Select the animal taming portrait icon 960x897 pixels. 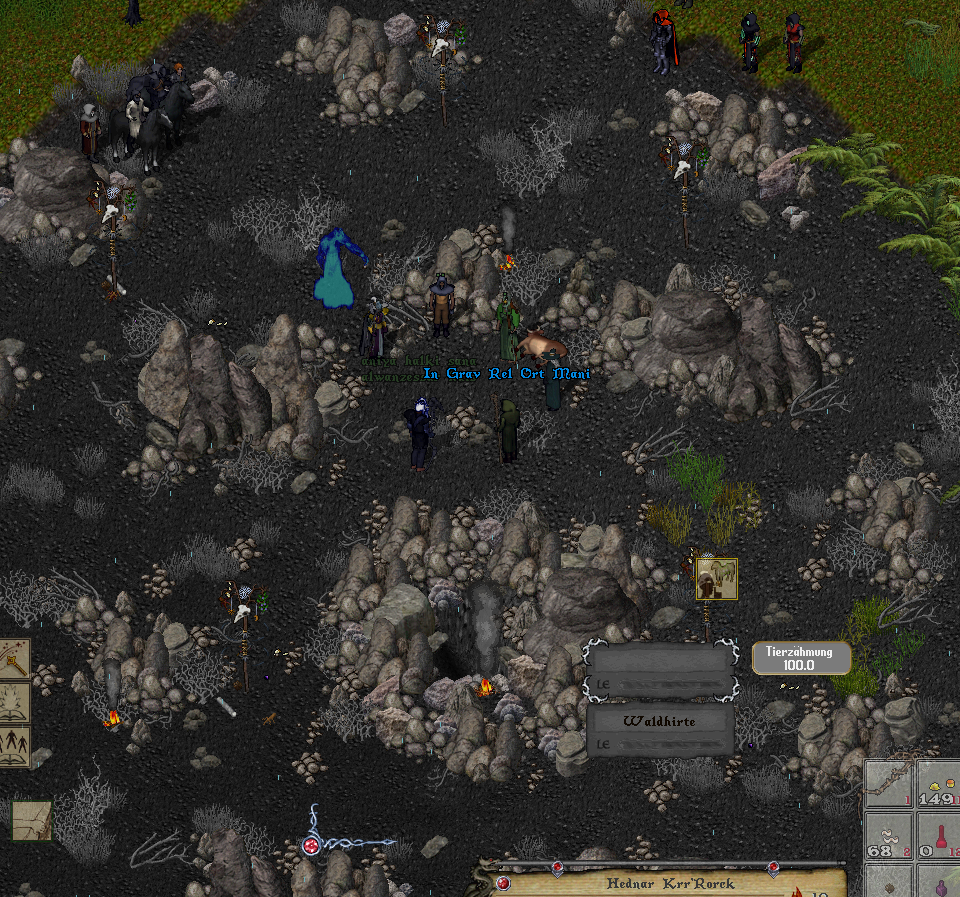[716, 579]
